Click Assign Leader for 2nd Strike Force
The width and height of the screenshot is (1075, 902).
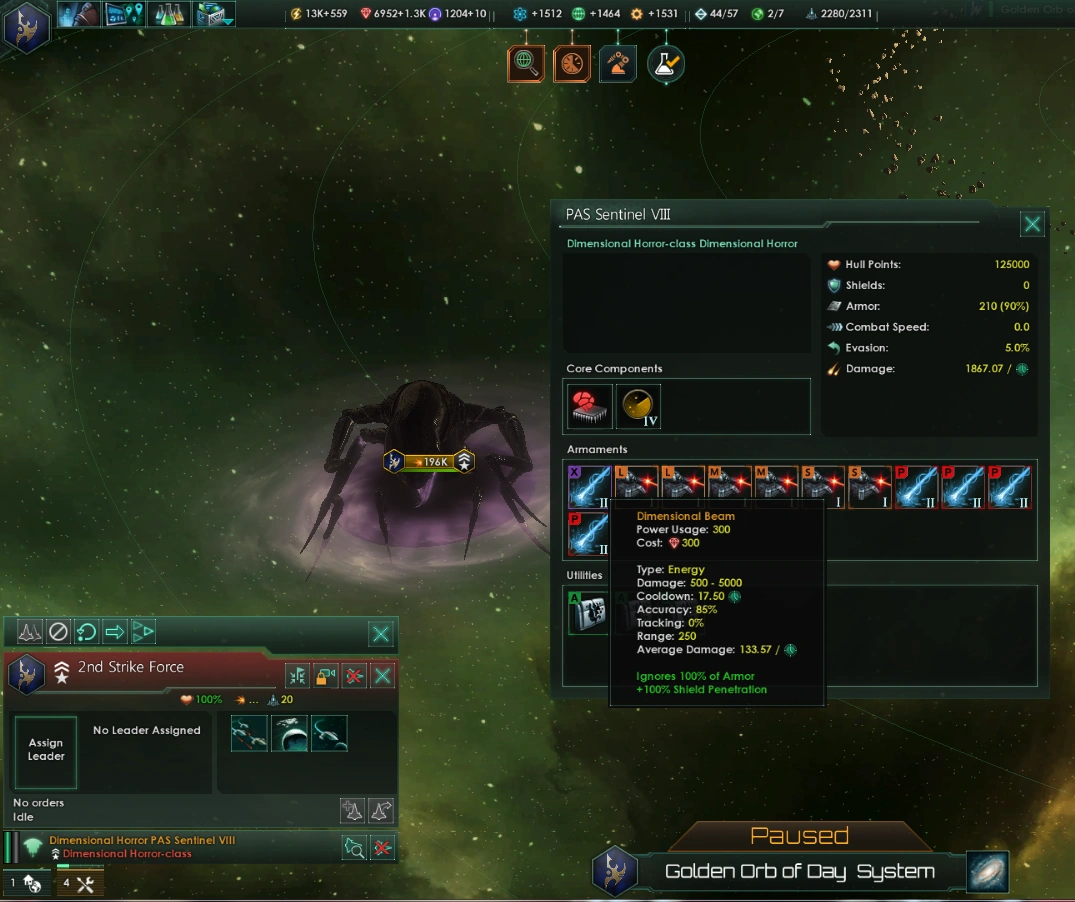point(46,751)
